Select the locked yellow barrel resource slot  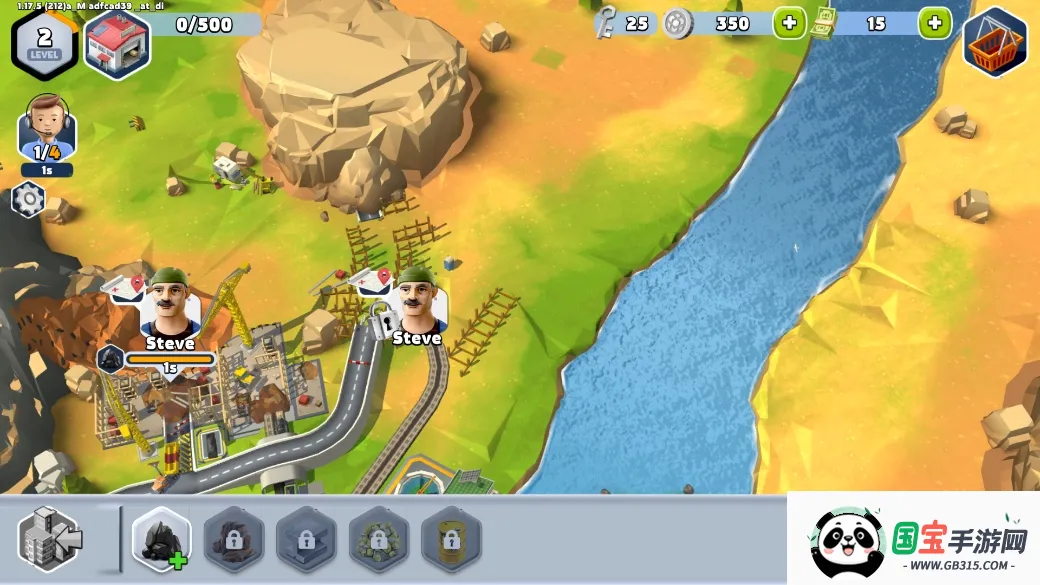point(451,540)
